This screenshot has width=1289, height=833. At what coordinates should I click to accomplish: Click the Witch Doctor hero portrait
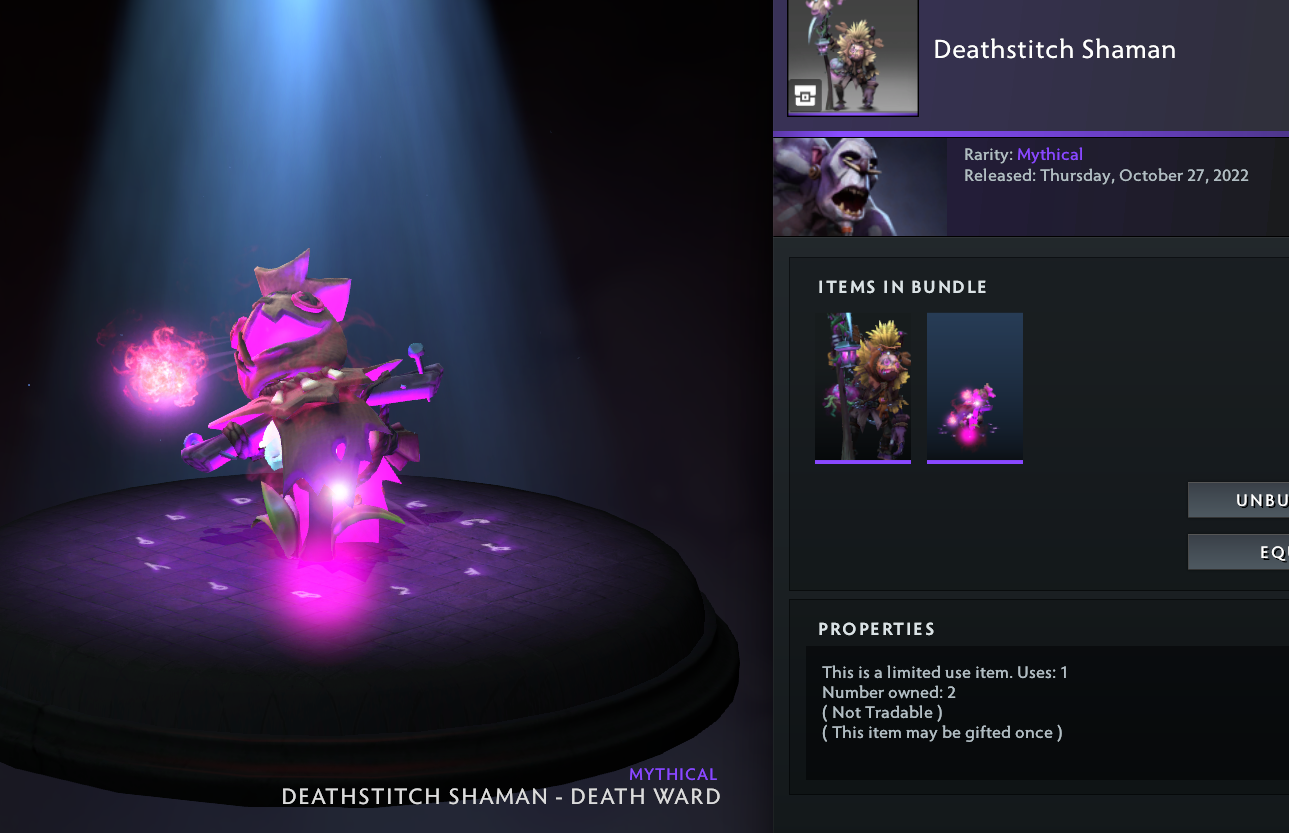click(x=860, y=187)
